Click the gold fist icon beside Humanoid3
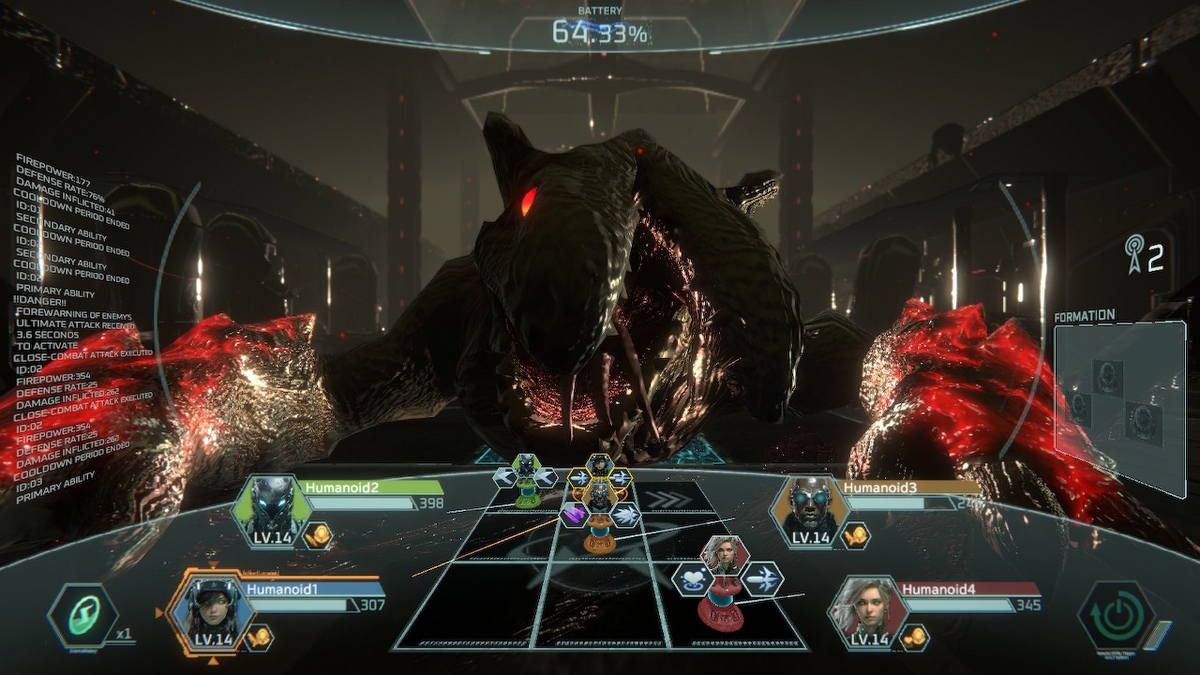Screen dimensions: 1200x675 coord(855,536)
